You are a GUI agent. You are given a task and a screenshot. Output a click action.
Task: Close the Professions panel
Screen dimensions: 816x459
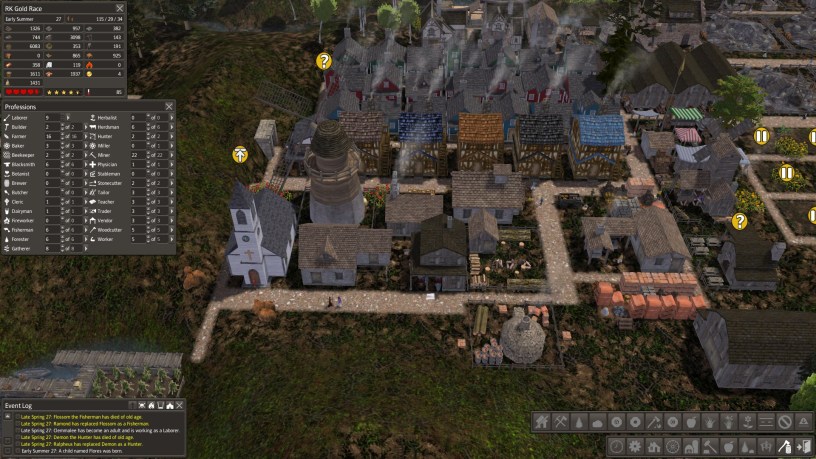click(170, 106)
